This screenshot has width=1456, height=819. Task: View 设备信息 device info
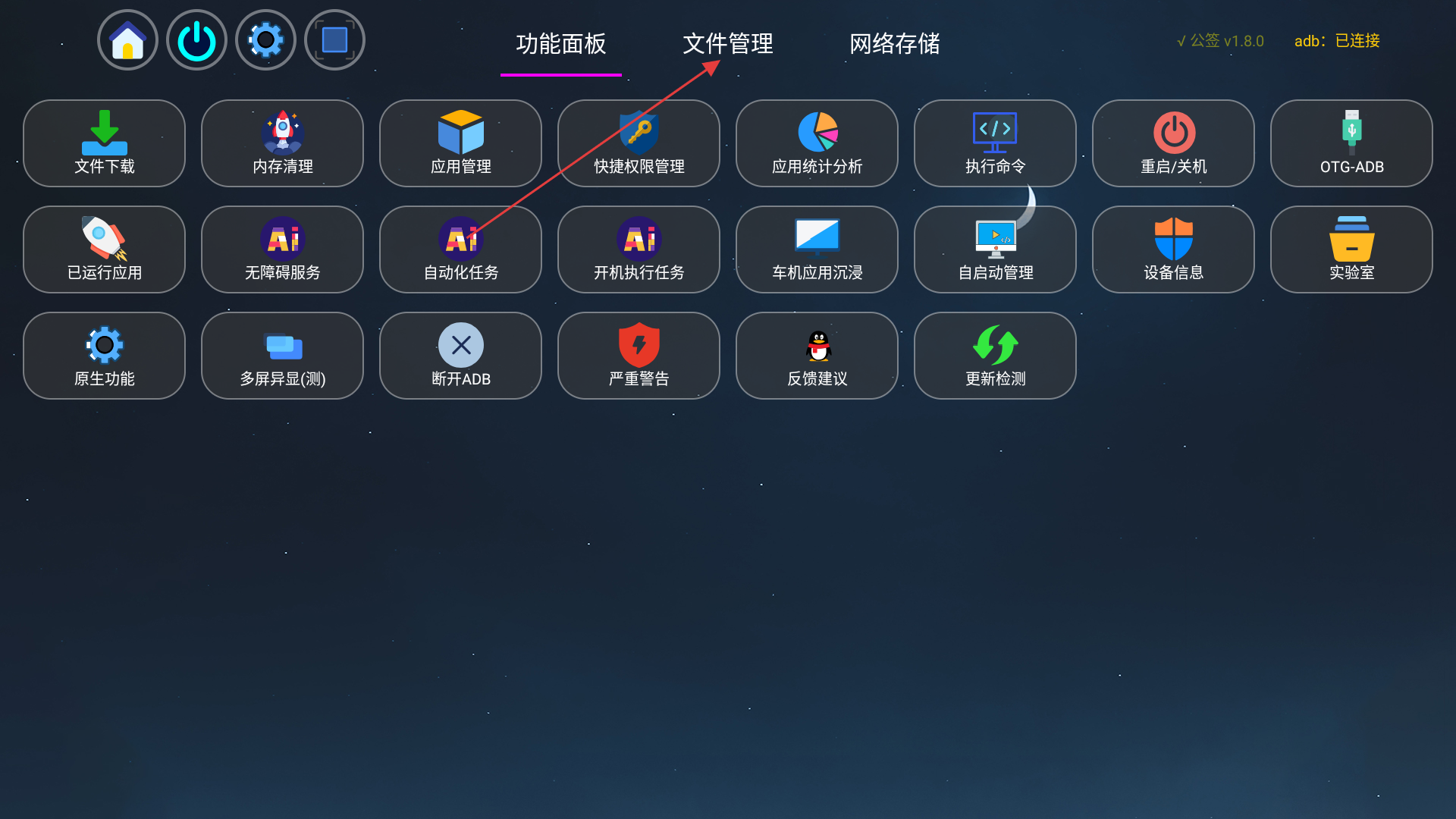click(1173, 249)
